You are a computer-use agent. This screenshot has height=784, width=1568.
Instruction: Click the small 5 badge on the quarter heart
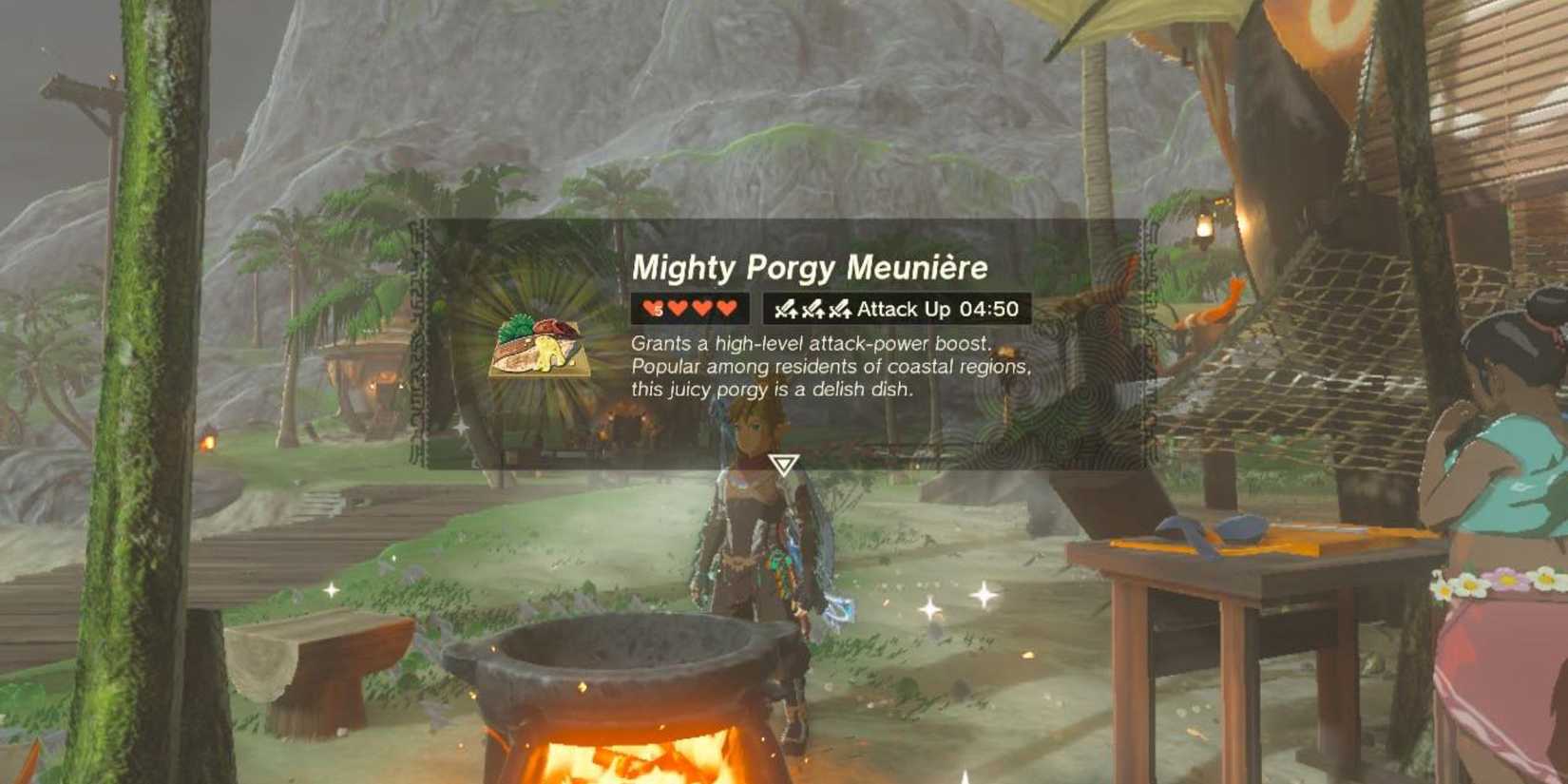tap(657, 311)
